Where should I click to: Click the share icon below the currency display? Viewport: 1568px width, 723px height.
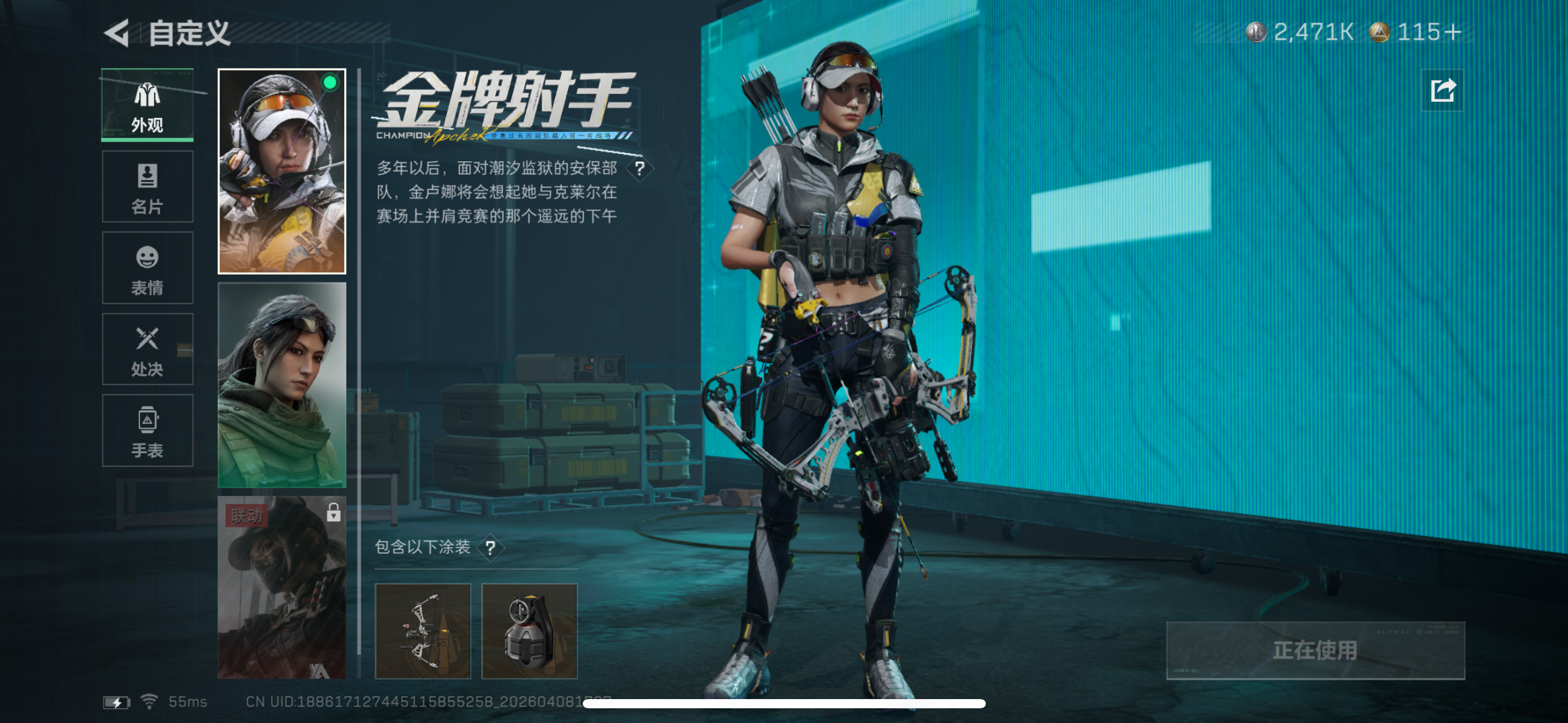coord(1443,90)
